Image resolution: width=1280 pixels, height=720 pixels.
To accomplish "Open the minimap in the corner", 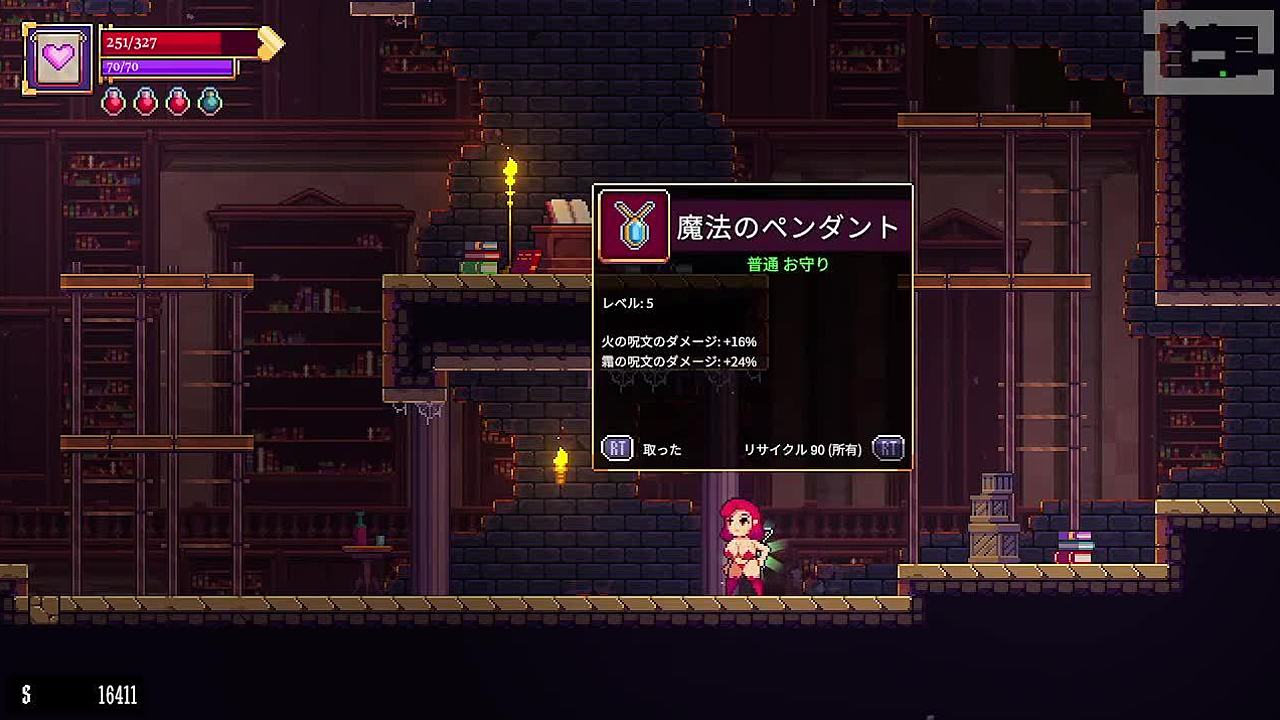I will 1208,52.
